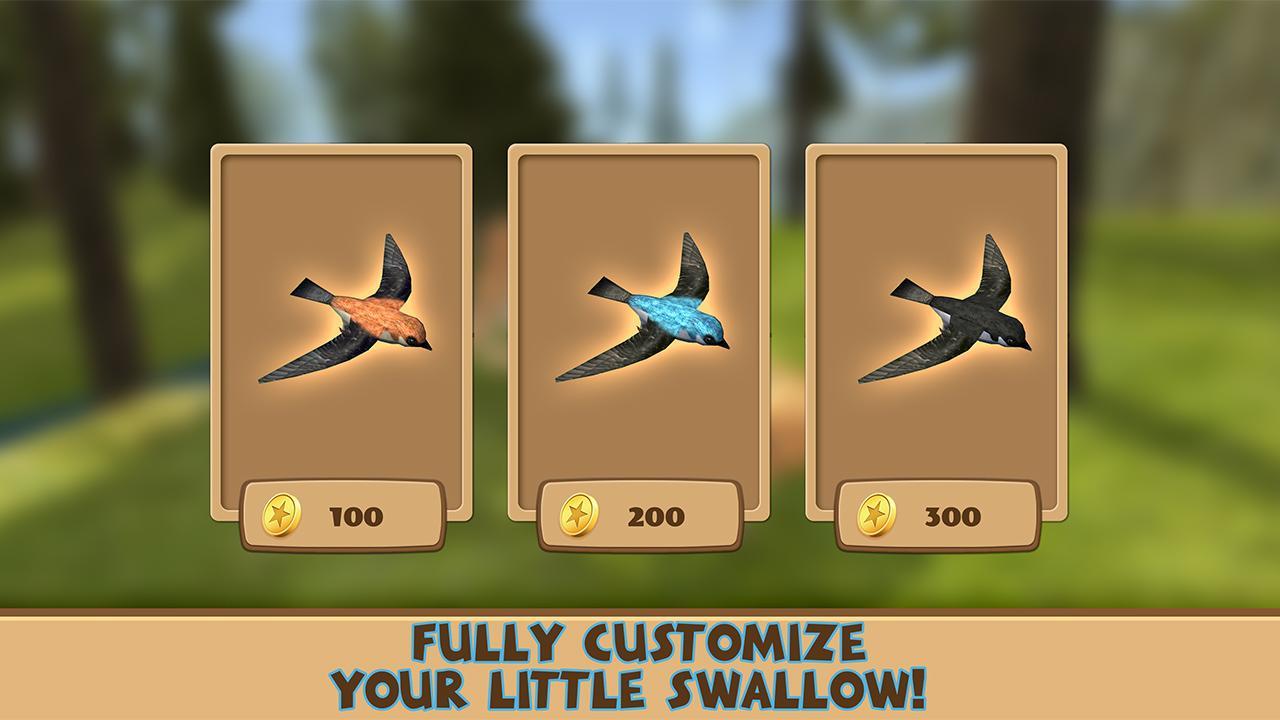Open the orange swallow customization card
The width and height of the screenshot is (1280, 720).
point(342,330)
